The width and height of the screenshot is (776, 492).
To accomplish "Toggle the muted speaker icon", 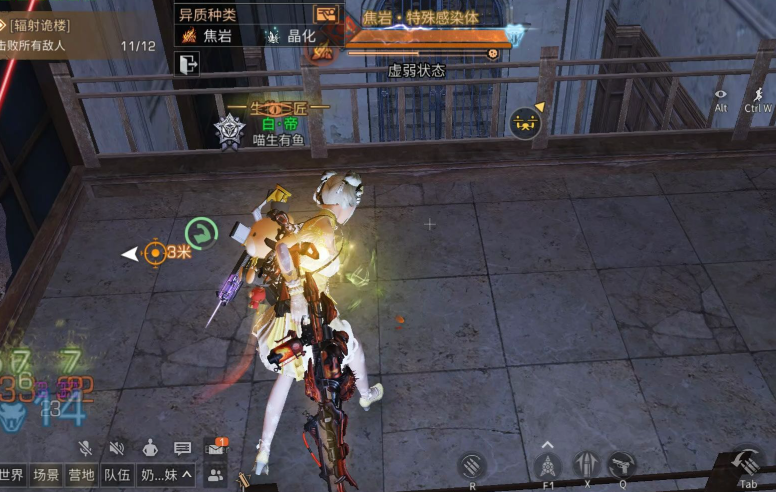I will 117,449.
